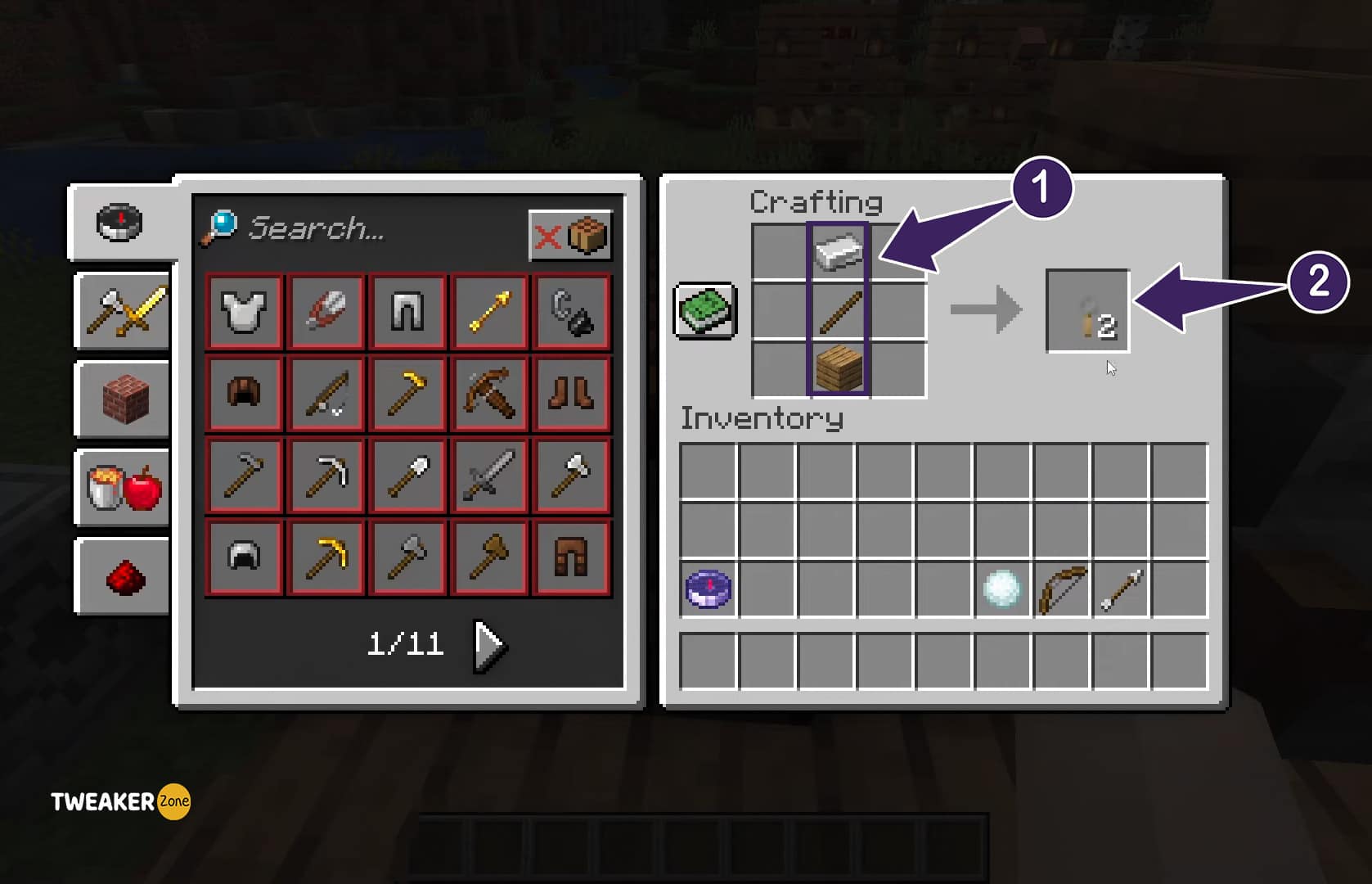Viewport: 1372px width, 884px height.
Task: Pick up the recovery compass in the inventory
Action: (x=707, y=588)
